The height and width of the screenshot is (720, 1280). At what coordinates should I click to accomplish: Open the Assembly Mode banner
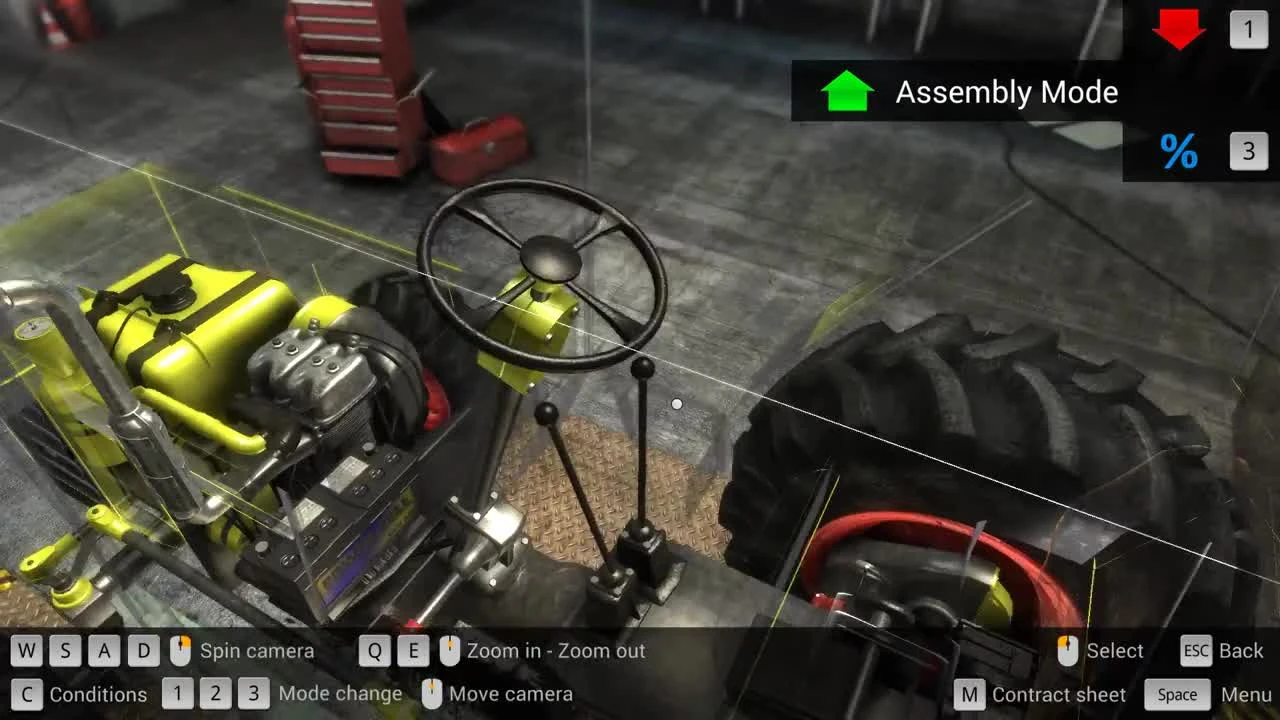coord(1006,92)
